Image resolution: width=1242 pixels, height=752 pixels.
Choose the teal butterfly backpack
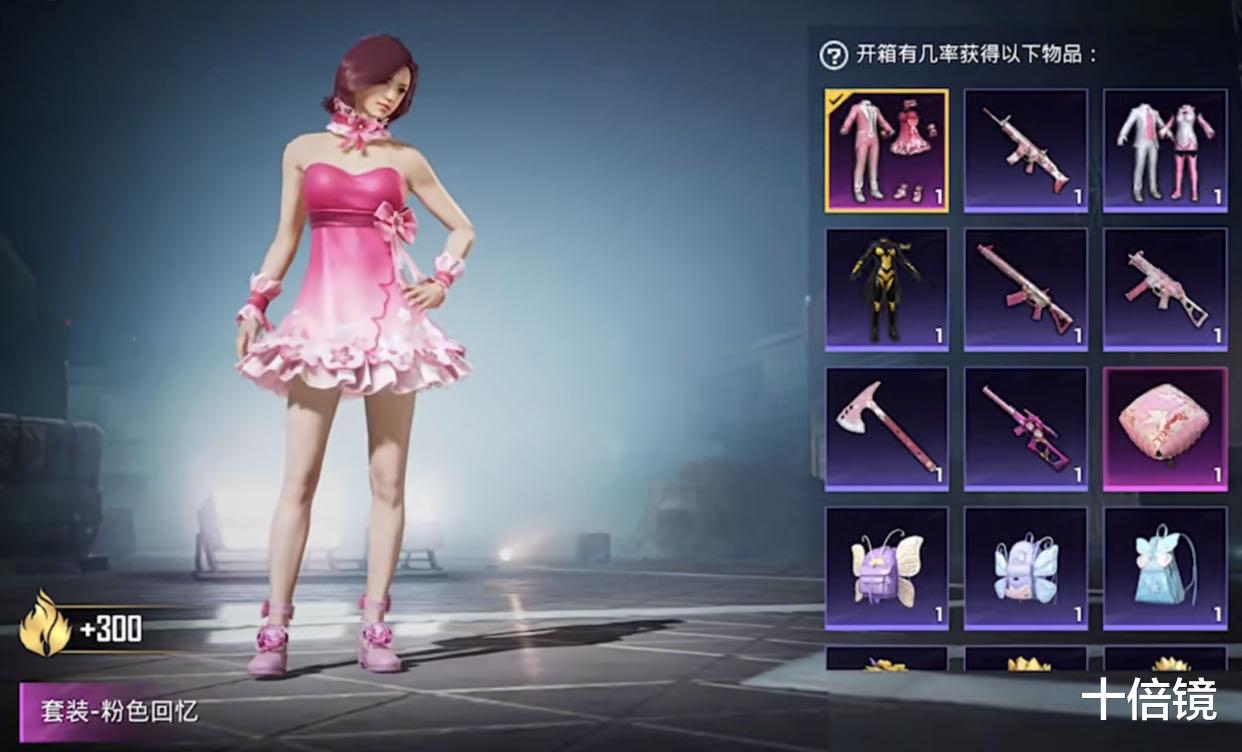1164,567
